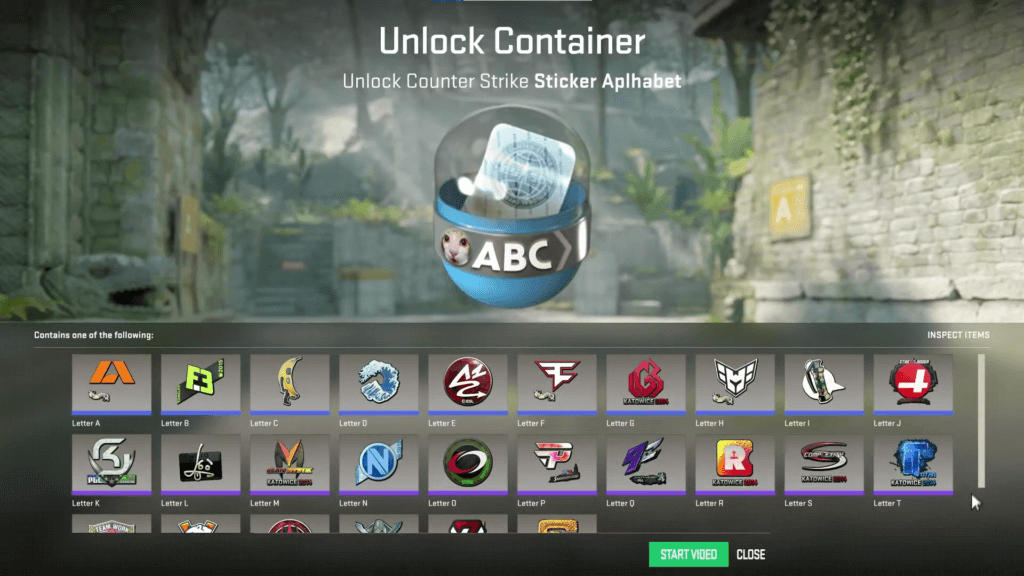Screen dimensions: 1024x576
Task: Choose the Letter J sticker tile
Action: pos(913,383)
